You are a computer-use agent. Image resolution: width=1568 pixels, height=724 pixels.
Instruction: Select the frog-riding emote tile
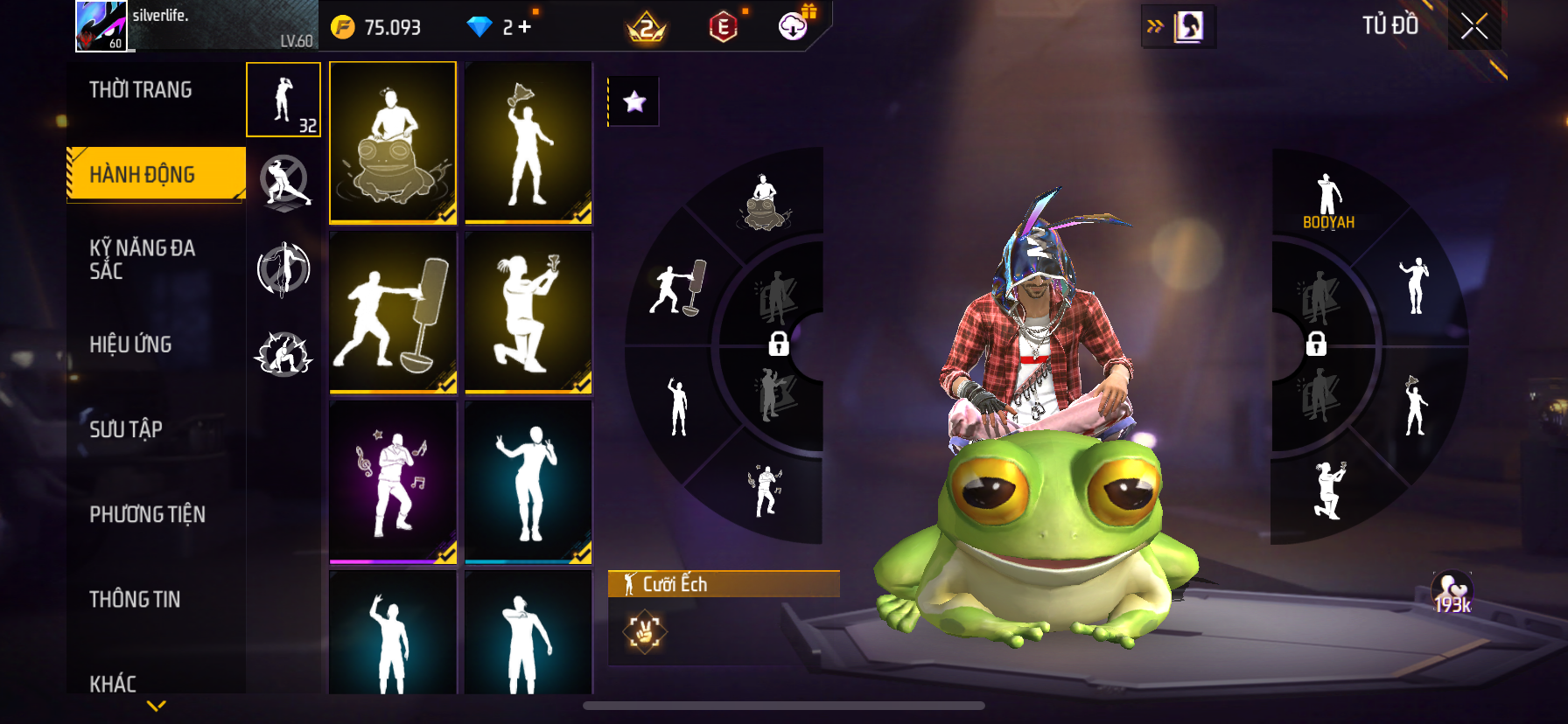(x=393, y=142)
